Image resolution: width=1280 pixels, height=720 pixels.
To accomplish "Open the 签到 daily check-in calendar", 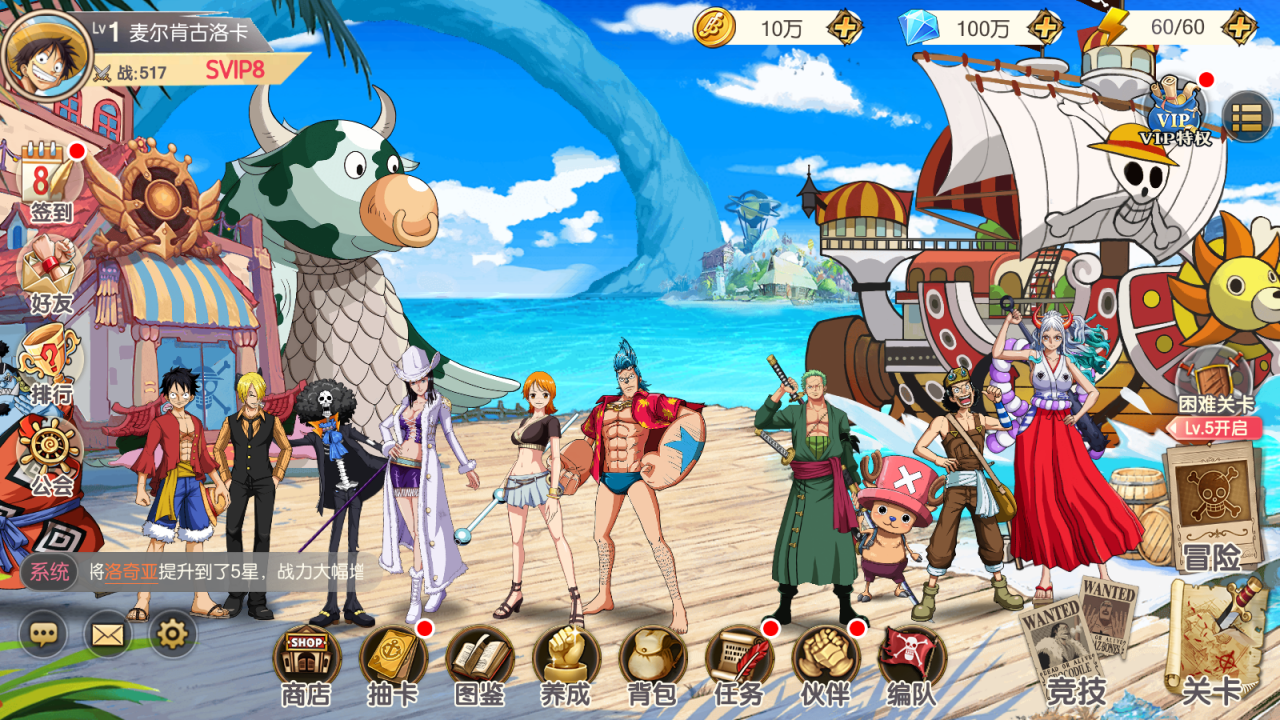I will pos(50,180).
